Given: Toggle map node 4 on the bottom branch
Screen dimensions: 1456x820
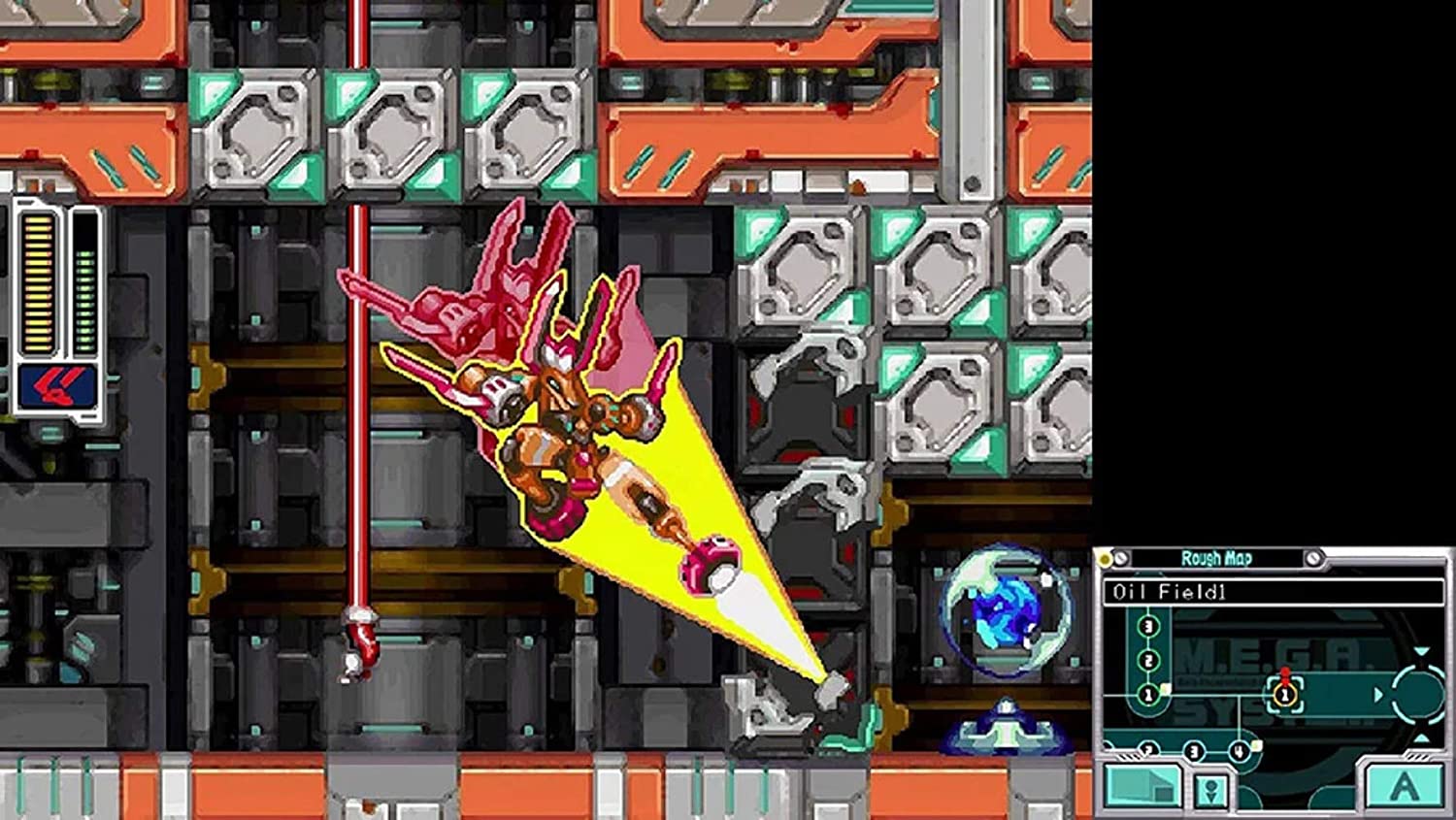Looking at the screenshot, I should [x=1238, y=751].
